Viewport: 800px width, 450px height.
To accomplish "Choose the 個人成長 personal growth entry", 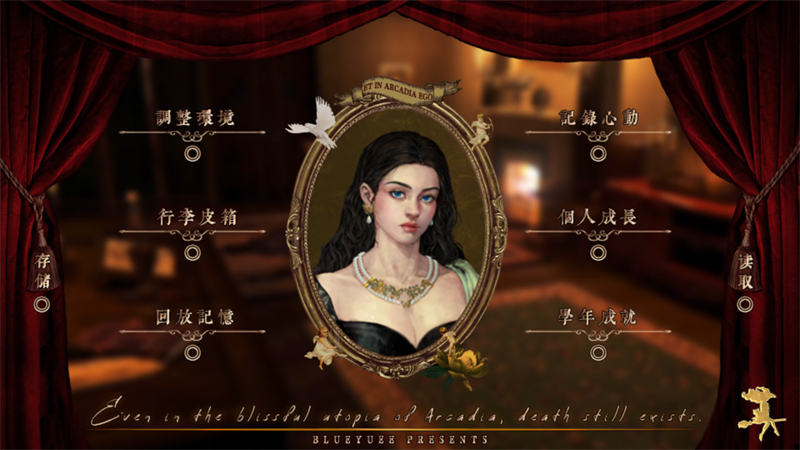I will pos(598,217).
